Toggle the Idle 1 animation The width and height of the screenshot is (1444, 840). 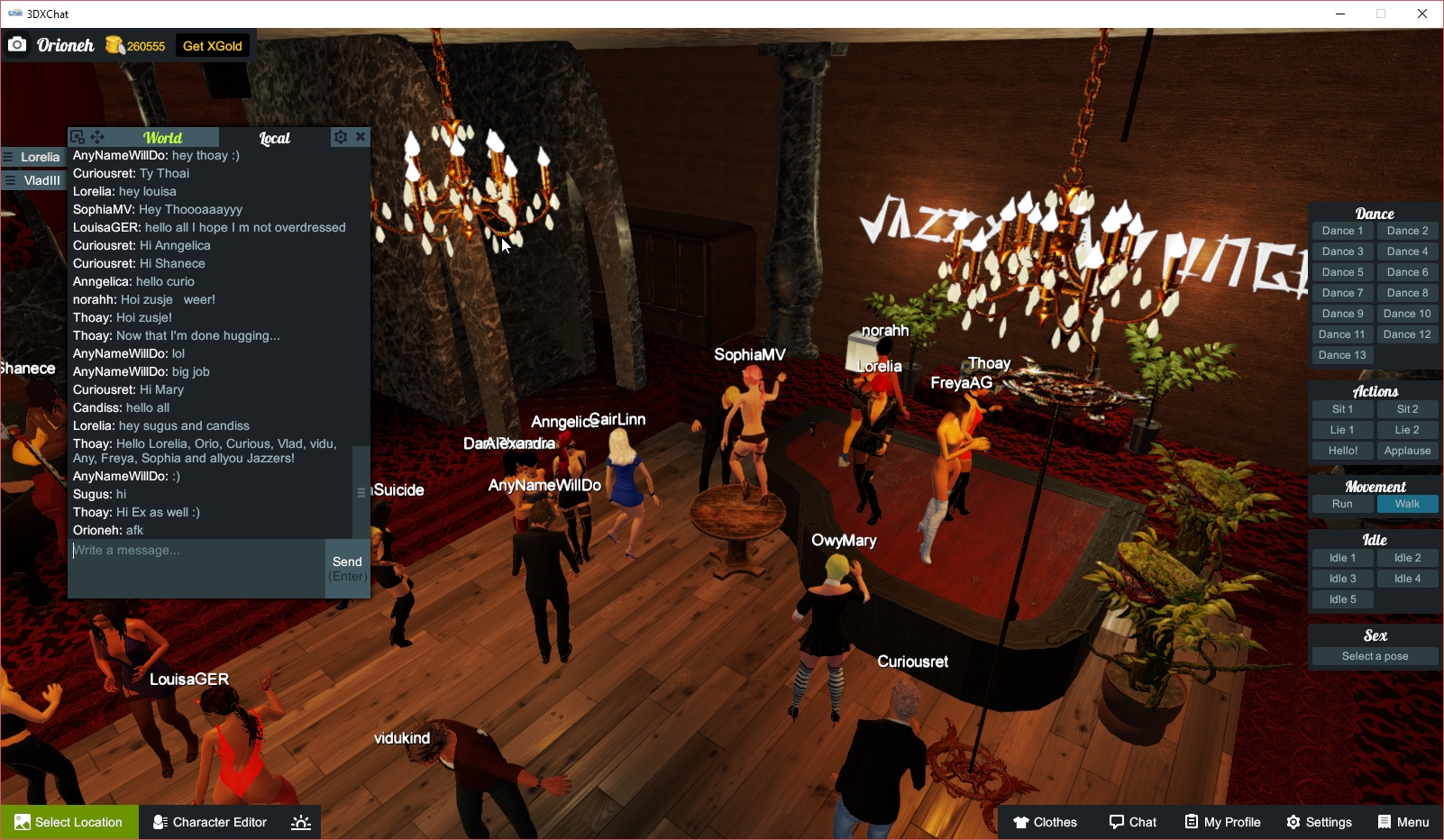click(1342, 557)
